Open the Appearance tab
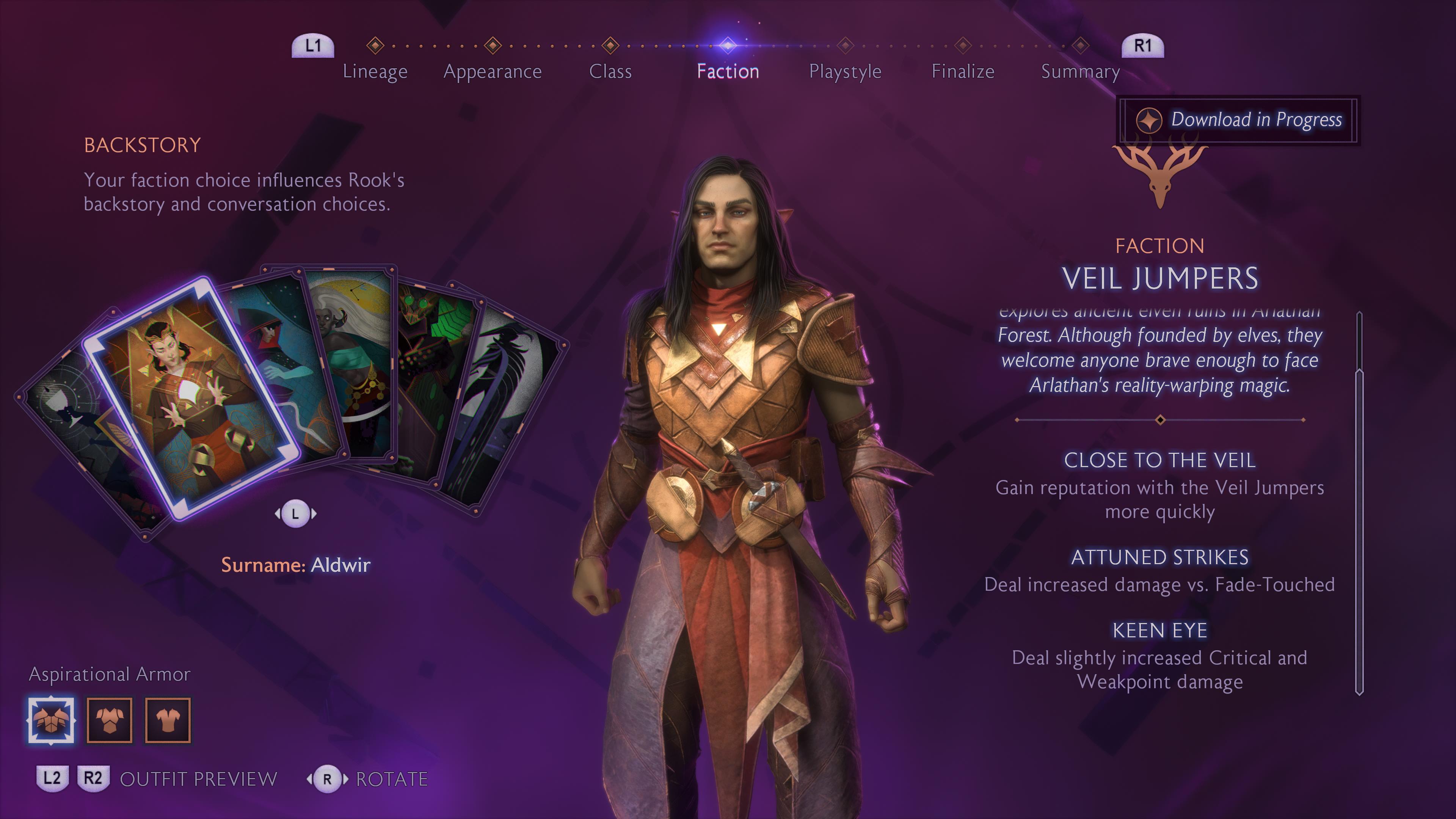1456x819 pixels. pos(492,71)
